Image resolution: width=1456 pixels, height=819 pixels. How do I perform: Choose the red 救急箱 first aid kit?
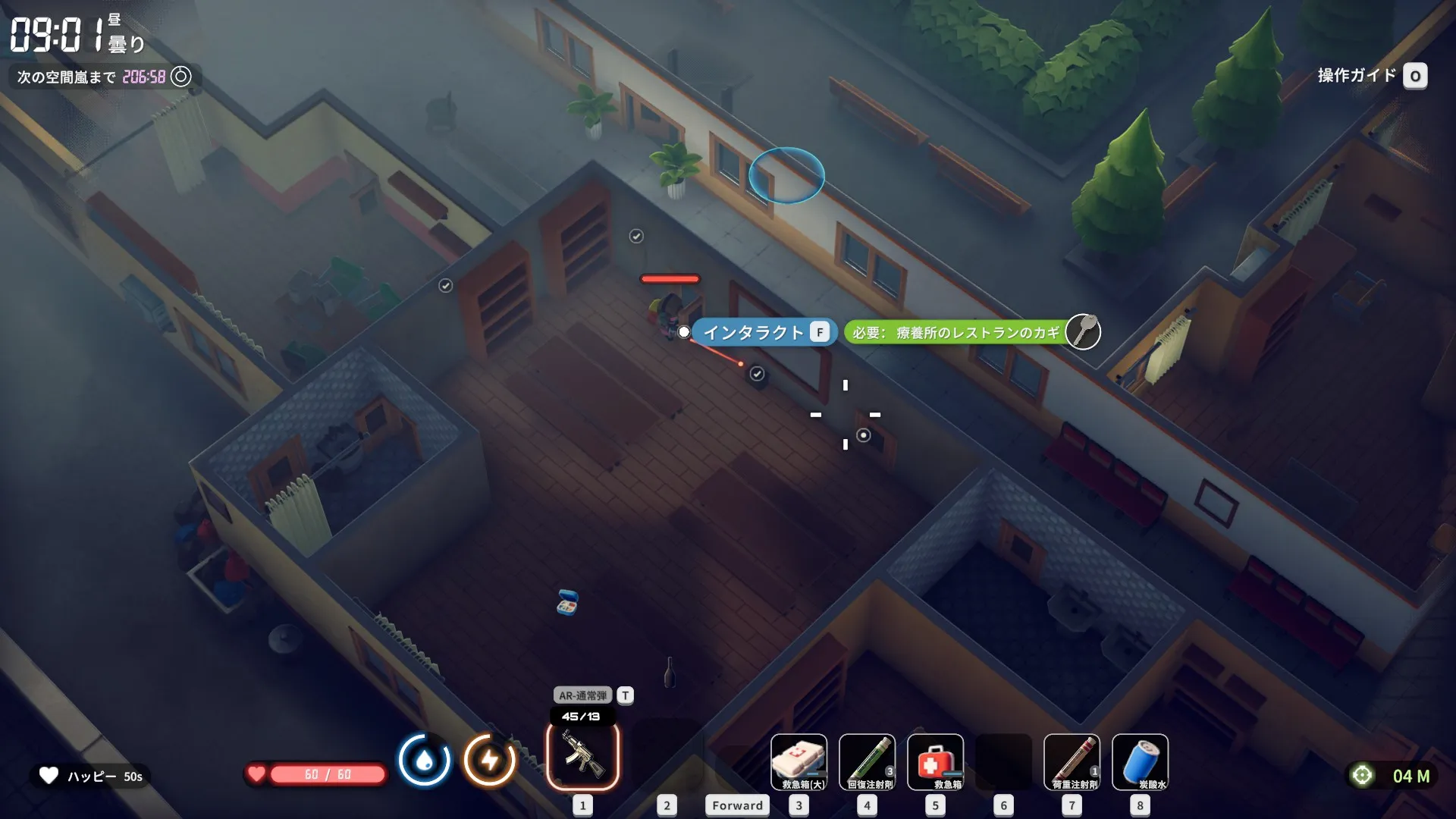point(935,761)
